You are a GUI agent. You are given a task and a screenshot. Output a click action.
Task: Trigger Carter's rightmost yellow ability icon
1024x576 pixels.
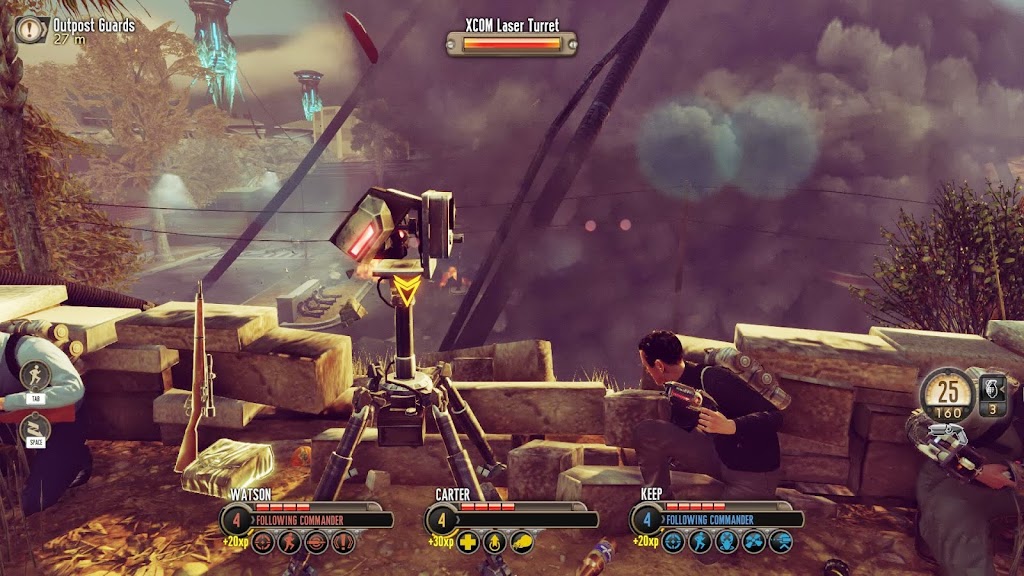point(522,542)
